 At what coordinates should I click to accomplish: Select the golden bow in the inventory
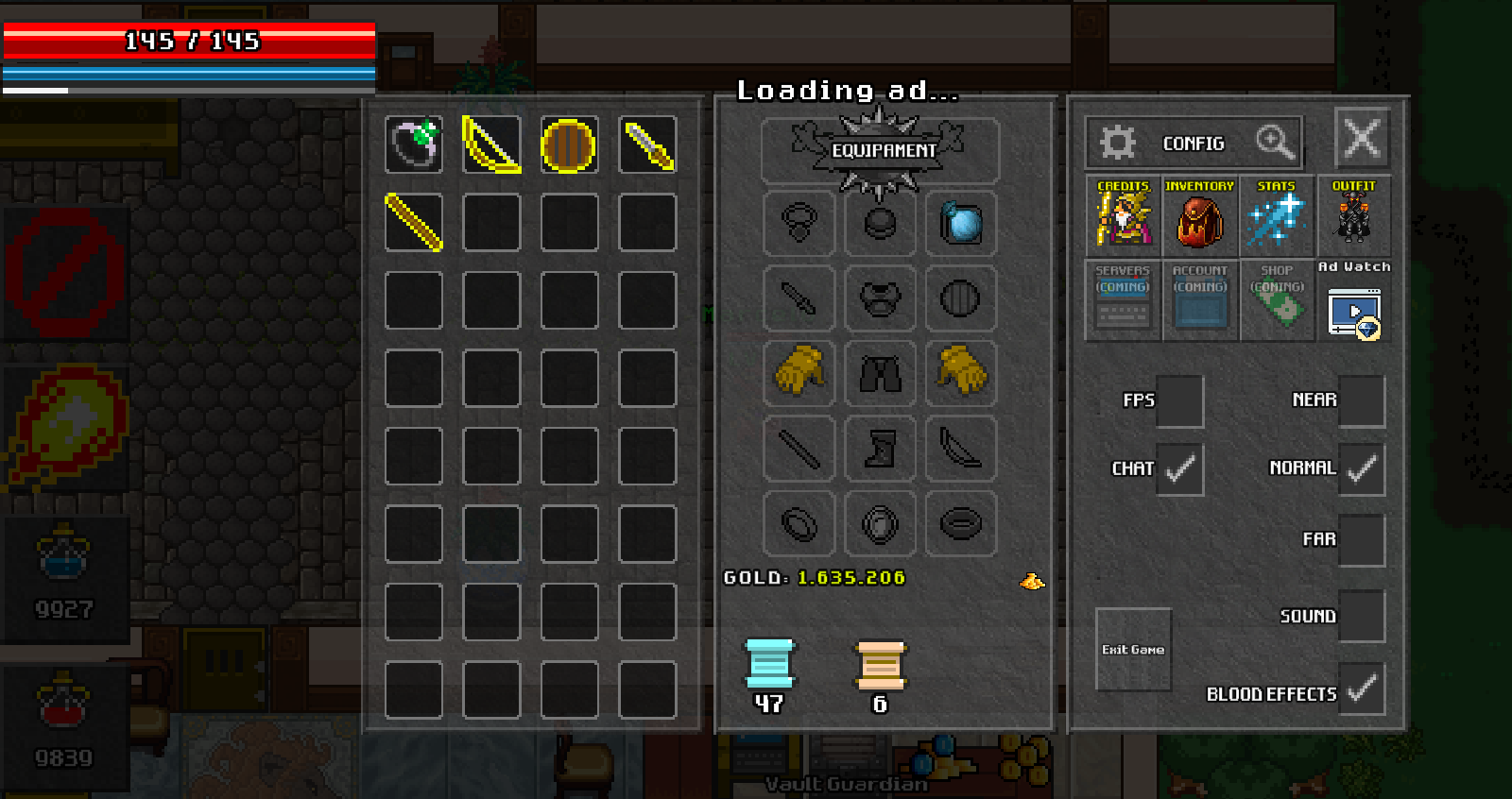pos(491,145)
